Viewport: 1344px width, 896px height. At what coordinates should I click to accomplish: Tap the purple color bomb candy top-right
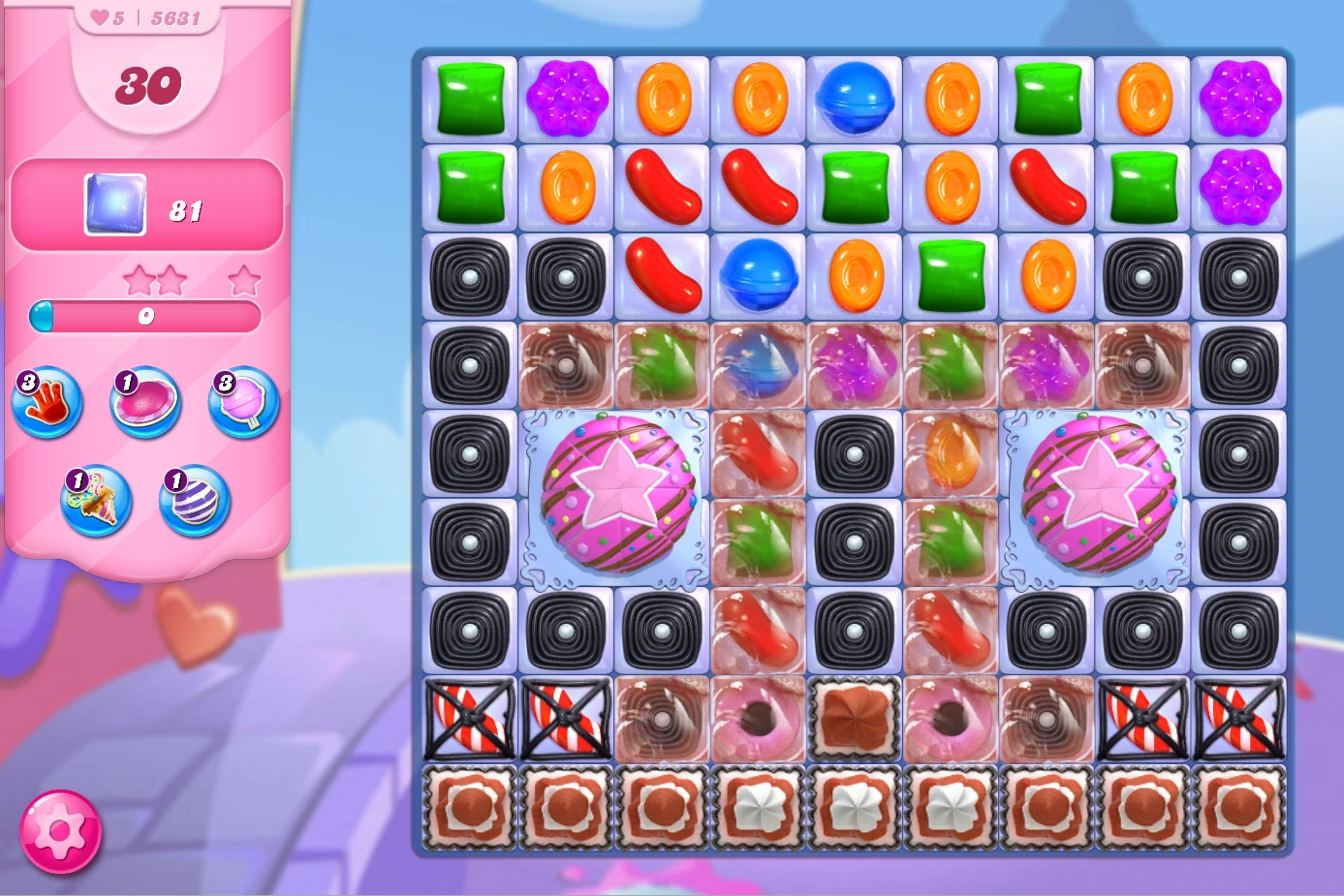pyautogui.click(x=1240, y=97)
